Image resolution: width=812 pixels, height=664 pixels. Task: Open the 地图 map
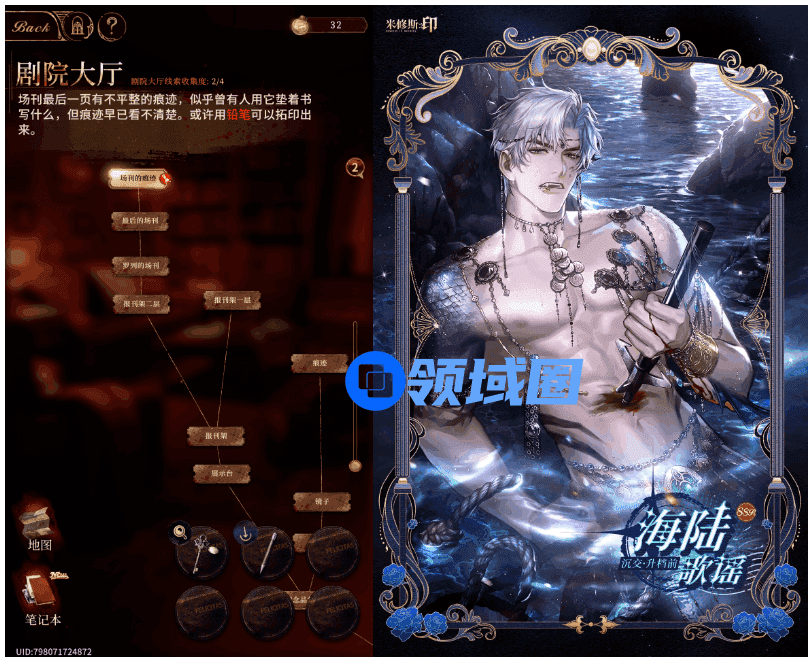[x=39, y=528]
